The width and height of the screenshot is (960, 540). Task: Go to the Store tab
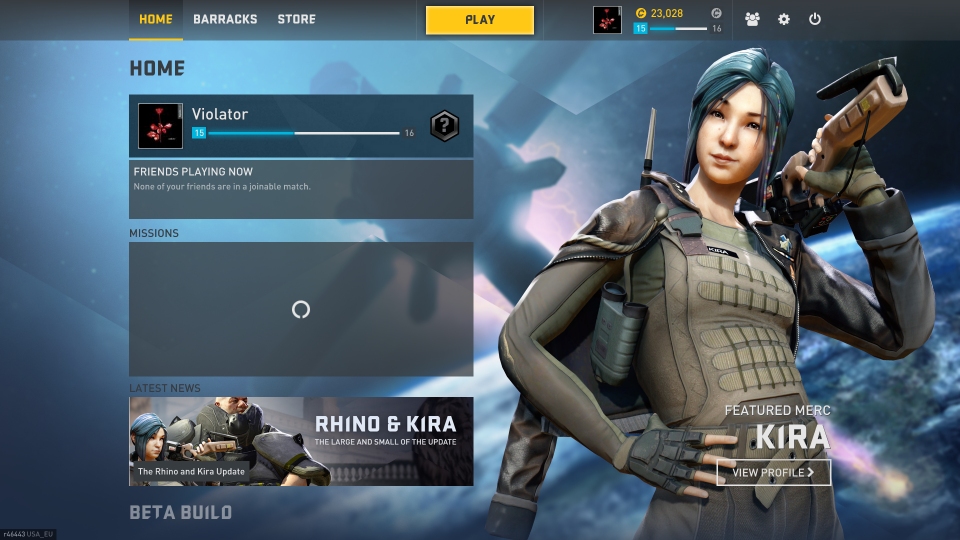pyautogui.click(x=296, y=19)
